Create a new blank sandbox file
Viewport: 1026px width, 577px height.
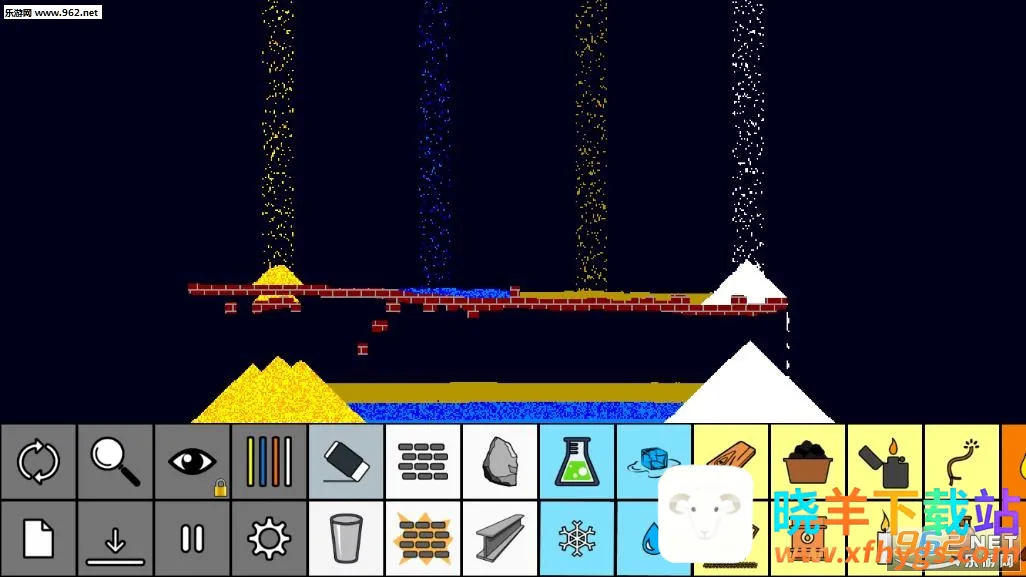click(x=38, y=539)
